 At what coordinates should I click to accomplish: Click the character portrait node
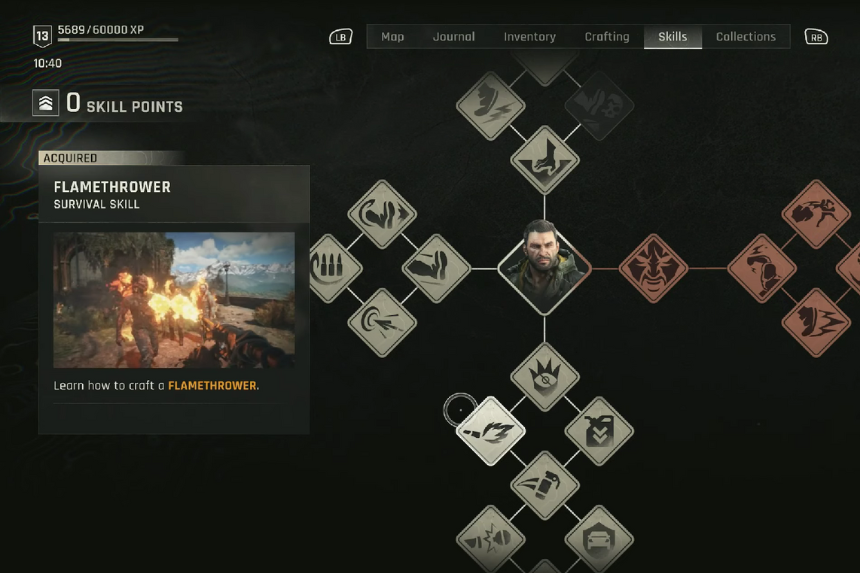coord(544,268)
